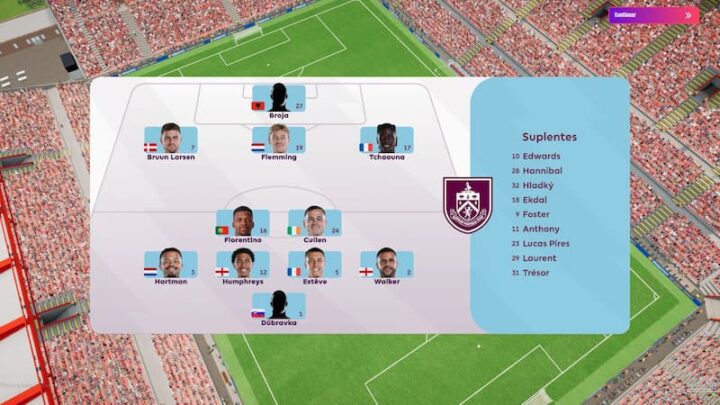Choose Hartman's player card
Screen dimensions: 720x405
click(x=170, y=266)
